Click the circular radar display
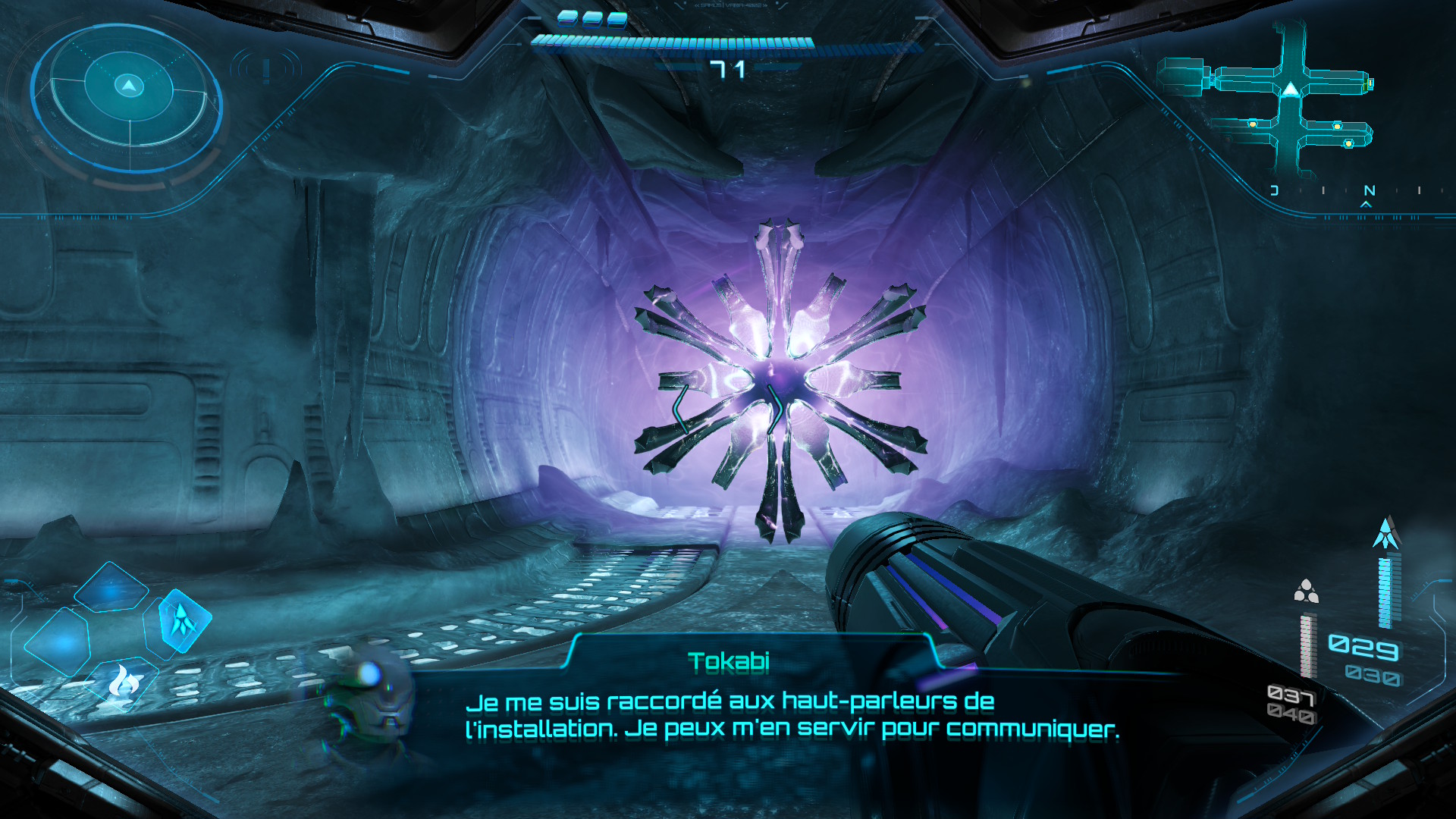This screenshot has height=819, width=1456. coord(128,97)
